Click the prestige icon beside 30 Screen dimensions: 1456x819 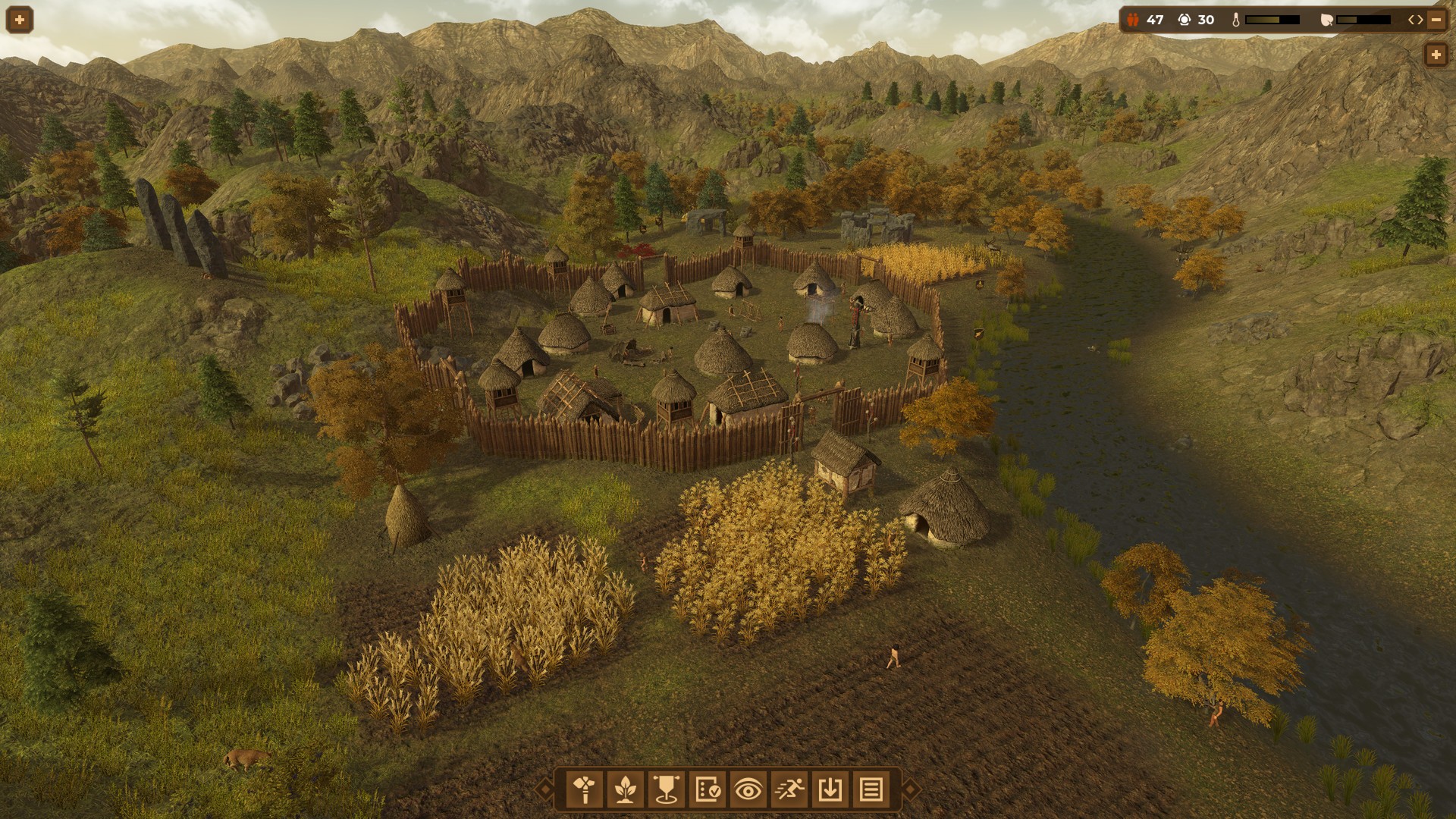pyautogui.click(x=1185, y=20)
